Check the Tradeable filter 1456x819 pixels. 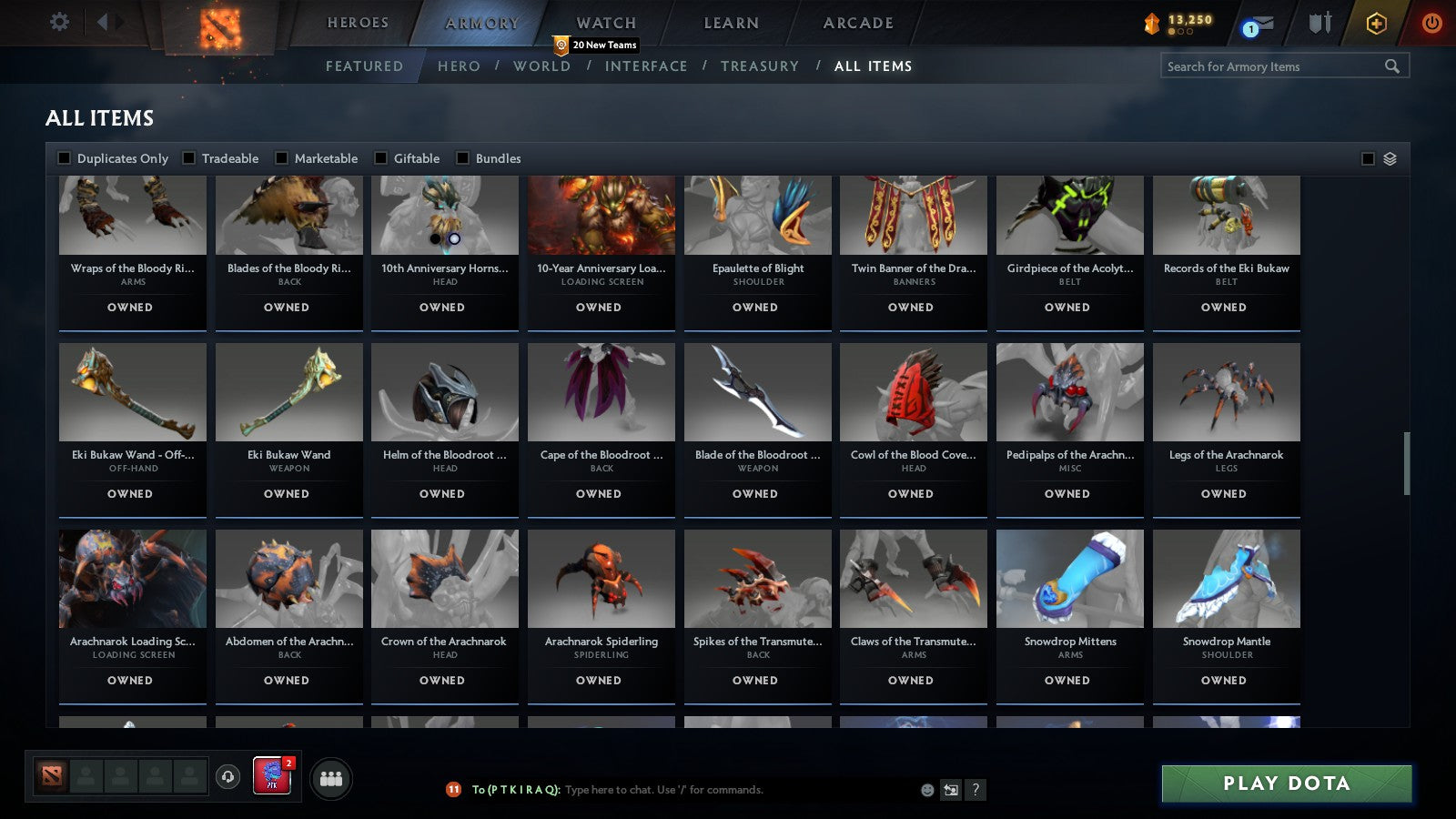point(187,157)
